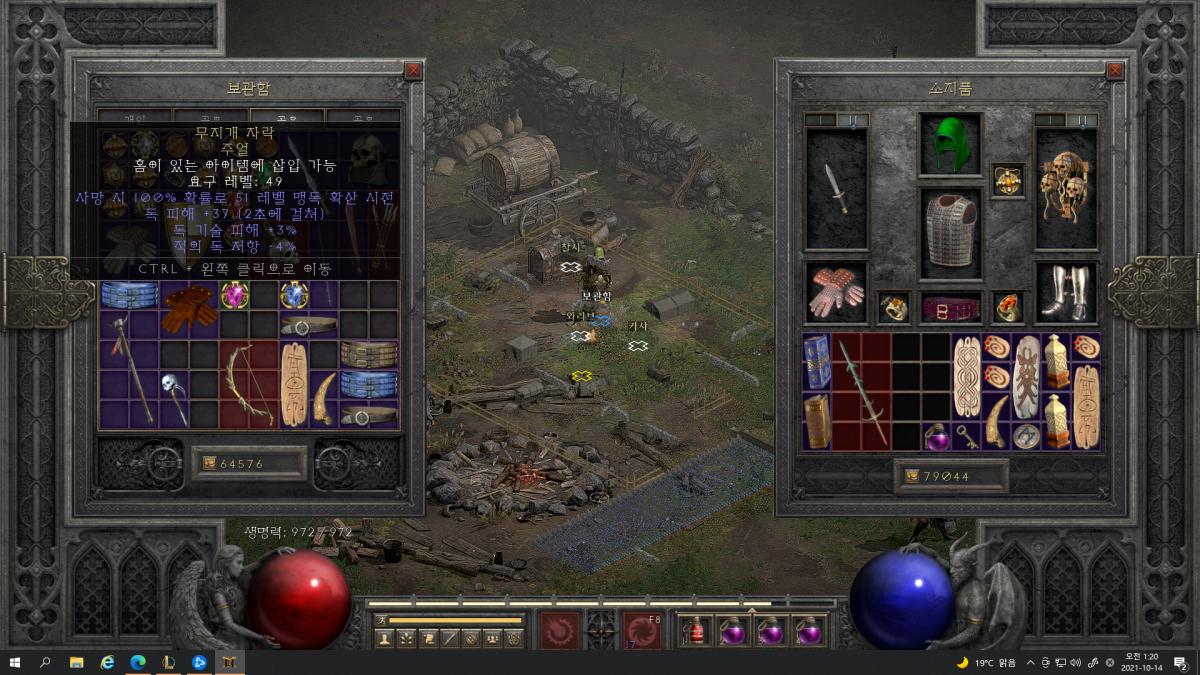
Task: Click the stash gold withdraw button
Action: (x=209, y=463)
